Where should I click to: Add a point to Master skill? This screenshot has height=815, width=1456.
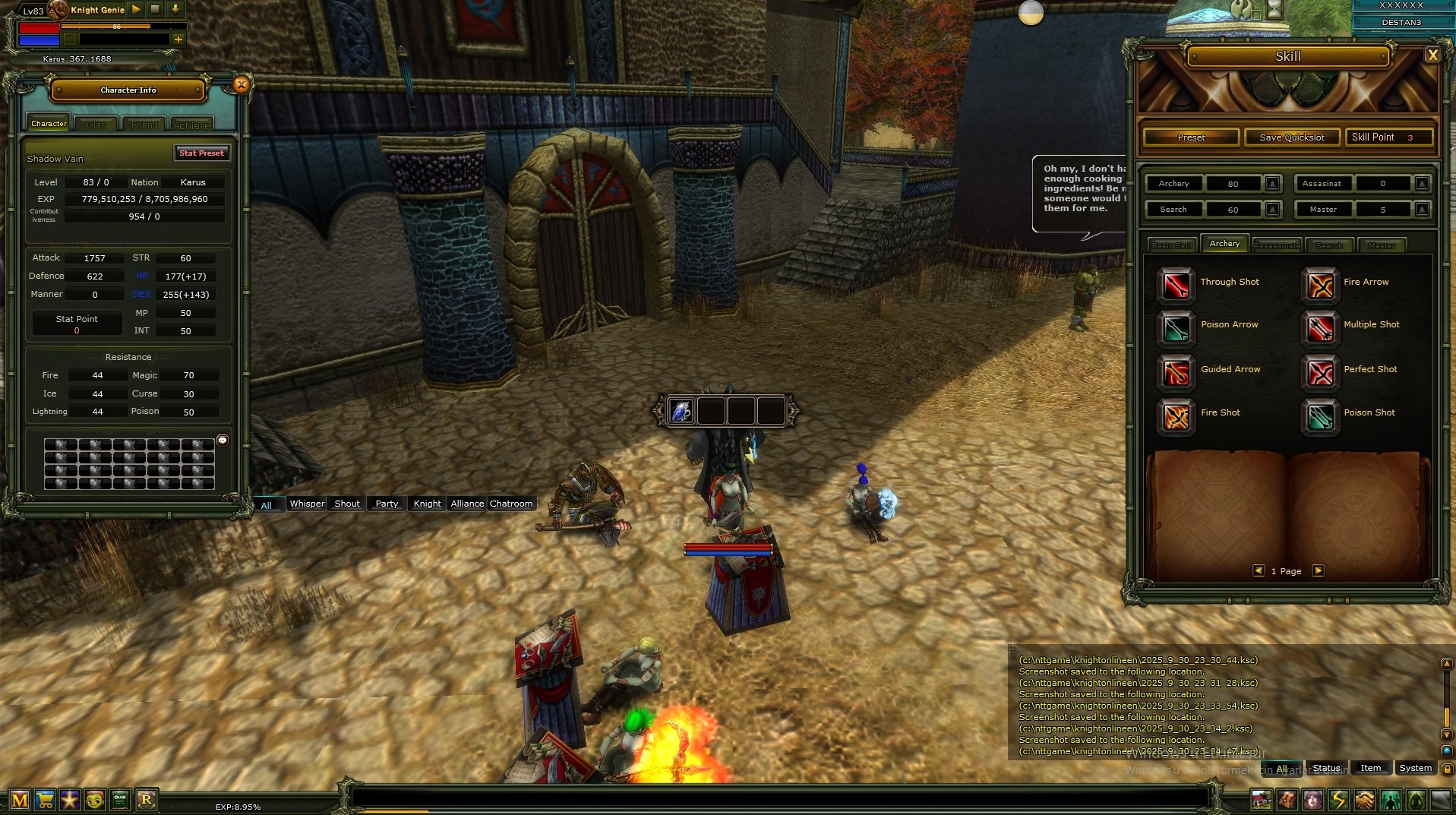click(x=1423, y=210)
